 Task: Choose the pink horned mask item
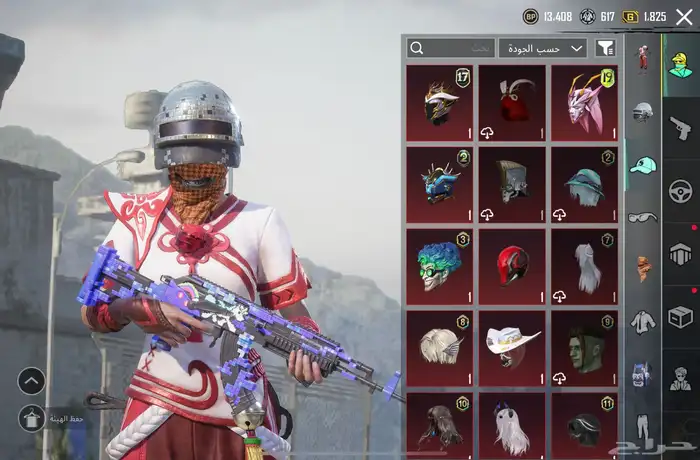tap(584, 103)
